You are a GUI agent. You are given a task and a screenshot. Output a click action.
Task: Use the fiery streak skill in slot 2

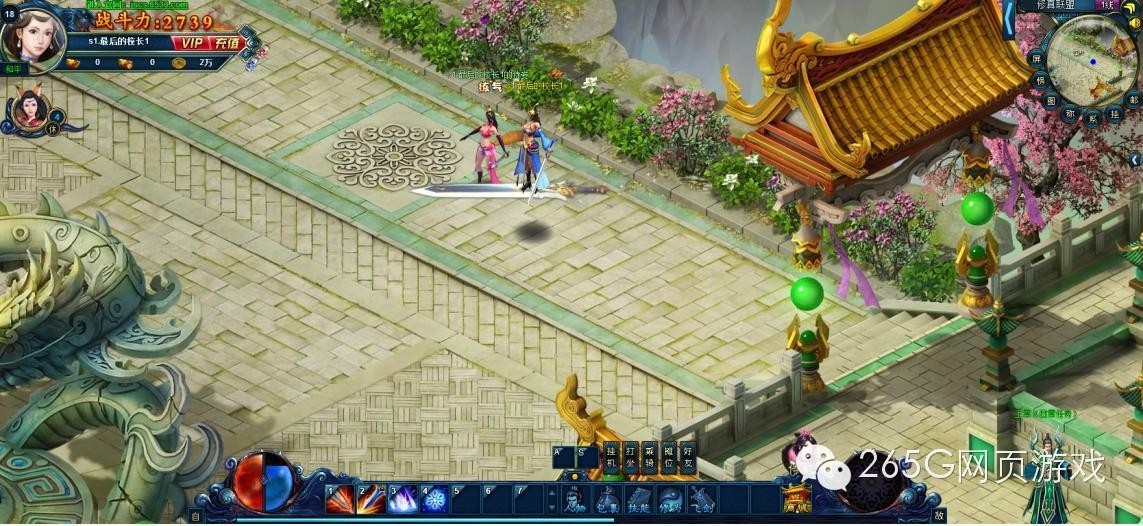pos(370,498)
